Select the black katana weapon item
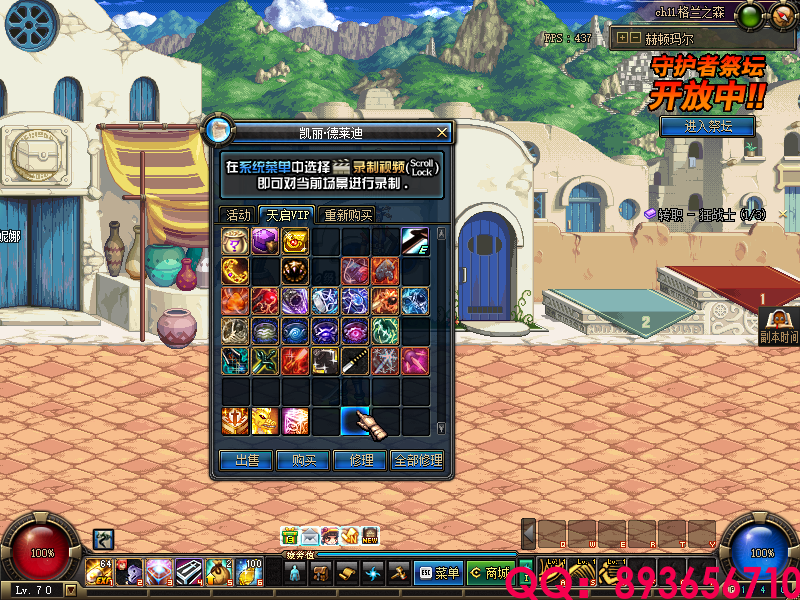Viewport: 800px width, 600px height. (356, 361)
